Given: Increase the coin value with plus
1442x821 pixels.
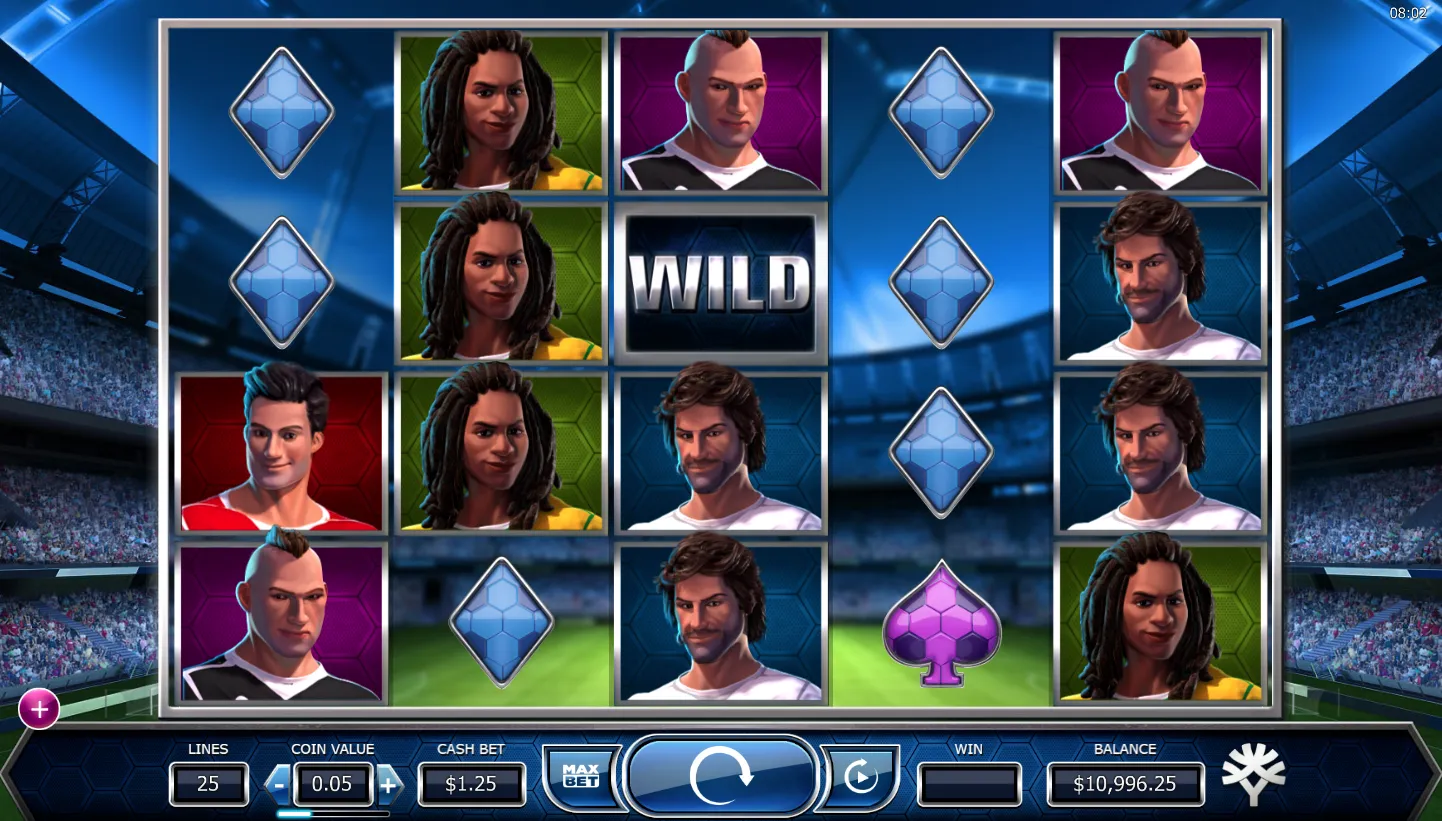Looking at the screenshot, I should 388,785.
